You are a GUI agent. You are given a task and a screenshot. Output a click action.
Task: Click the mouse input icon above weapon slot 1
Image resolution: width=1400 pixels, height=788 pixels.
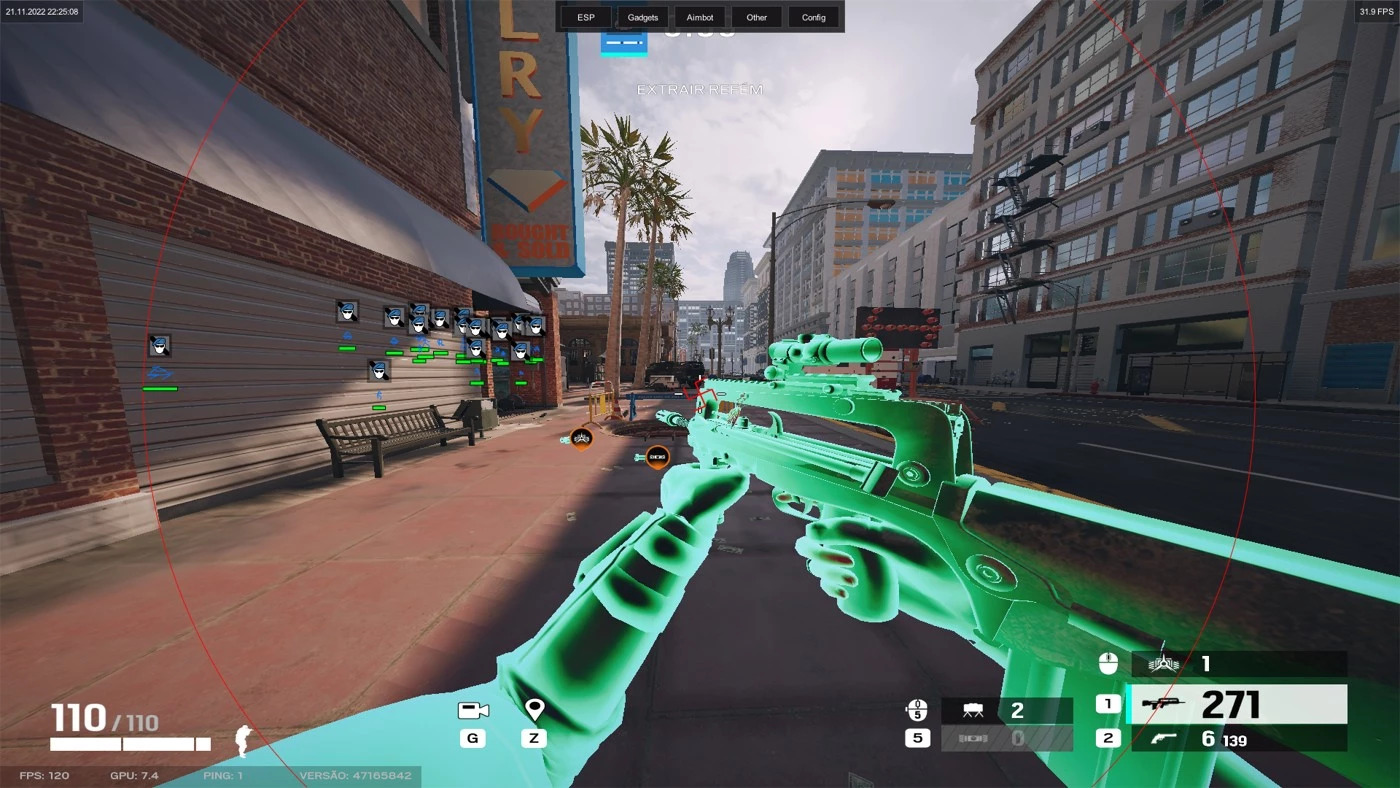(1108, 661)
